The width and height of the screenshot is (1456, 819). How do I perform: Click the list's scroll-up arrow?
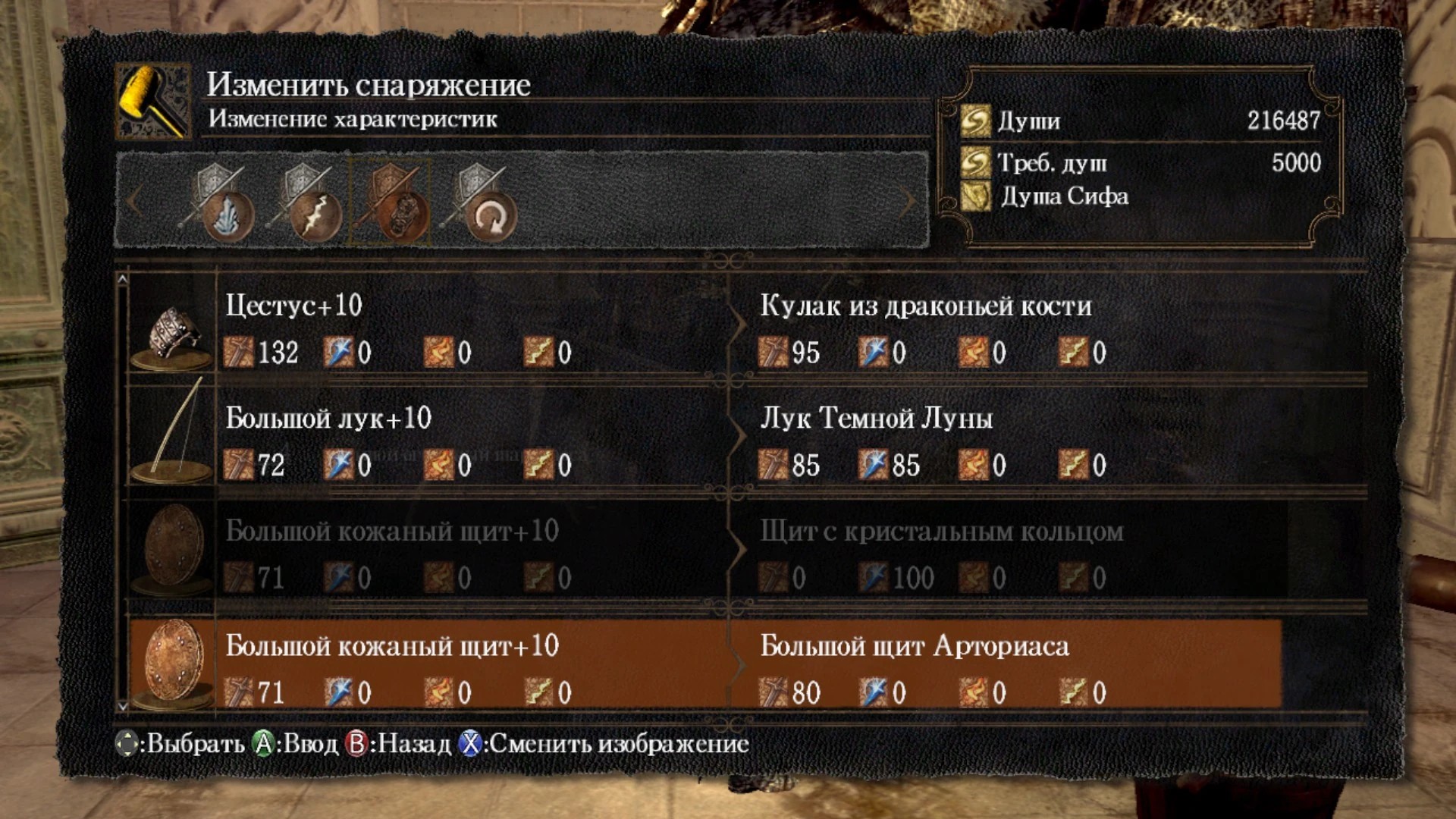point(122,280)
